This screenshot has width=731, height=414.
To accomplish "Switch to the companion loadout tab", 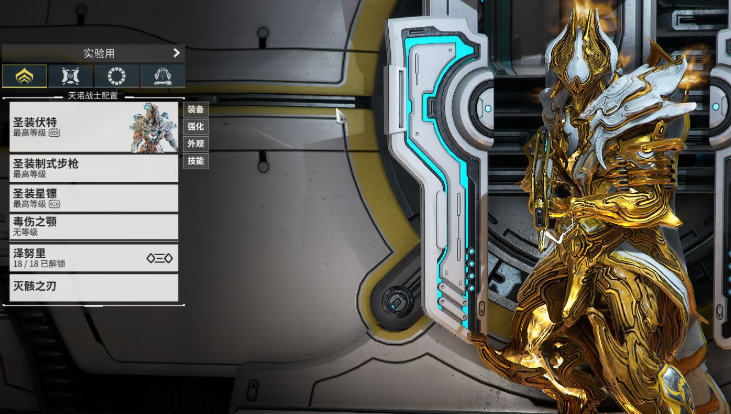I will 70,75.
